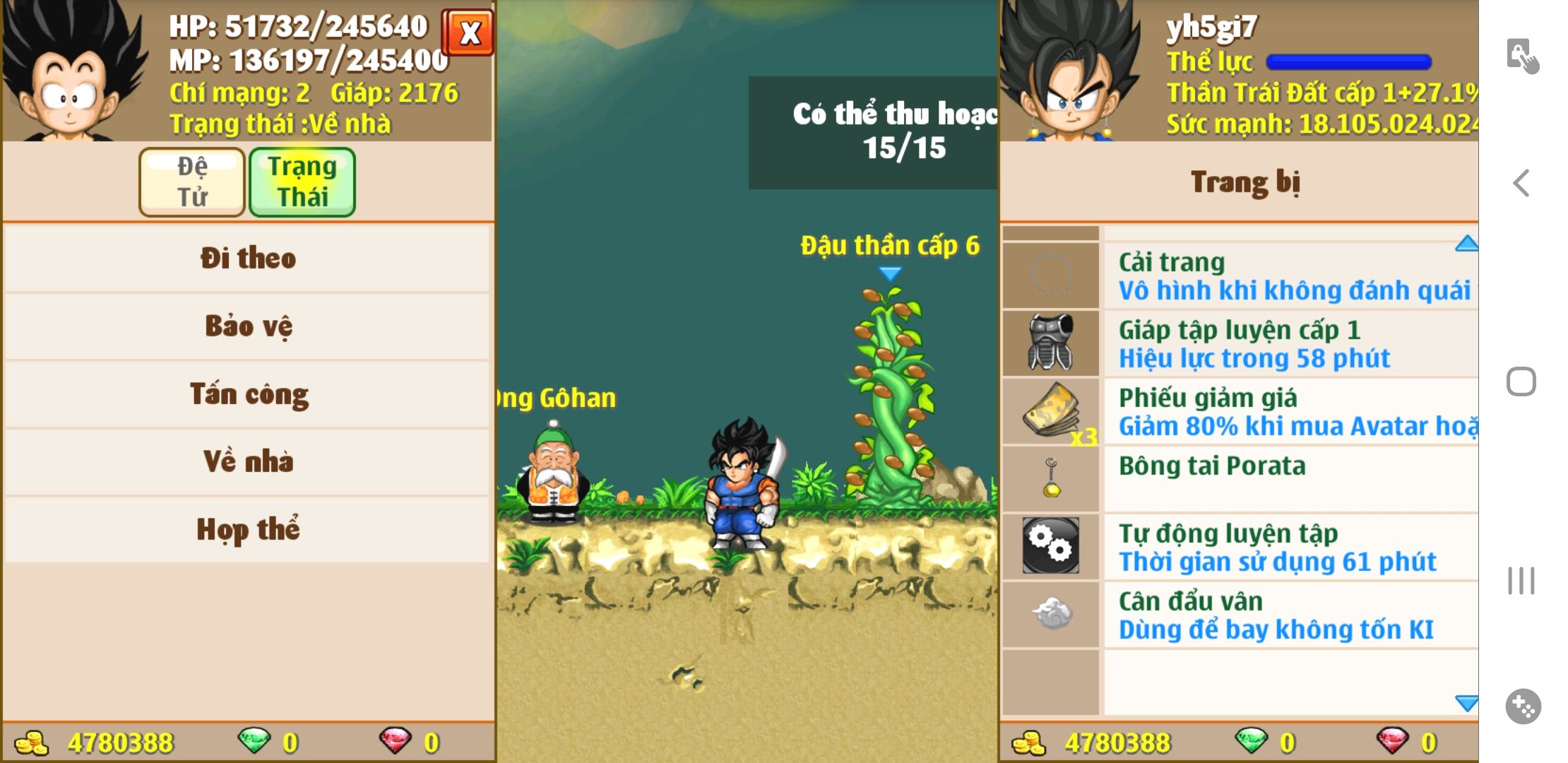This screenshot has width=1568, height=763.
Task: Open the gamepad overlay icon
Action: [1523, 706]
